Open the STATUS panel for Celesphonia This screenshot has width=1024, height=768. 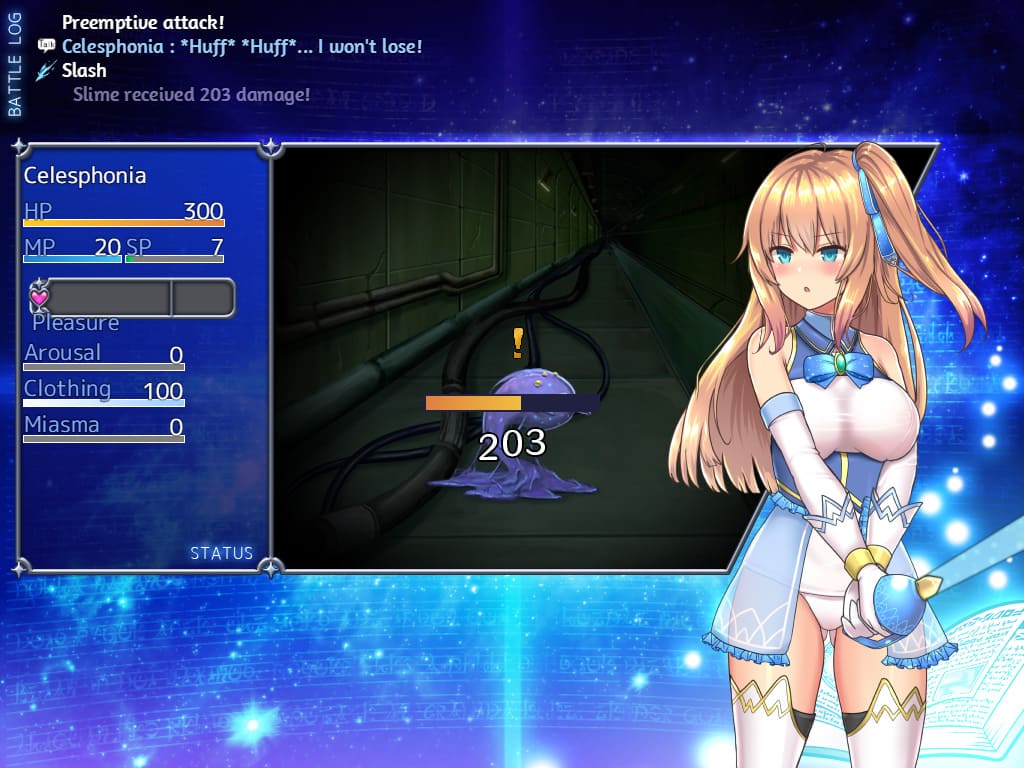(221, 553)
